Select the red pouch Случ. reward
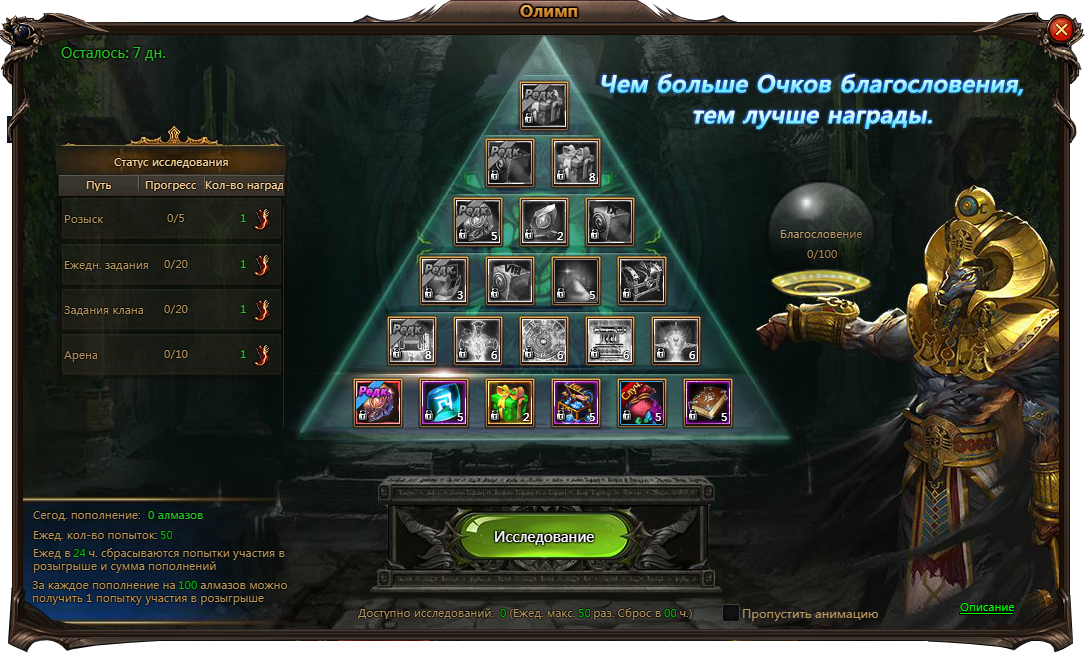 642,403
